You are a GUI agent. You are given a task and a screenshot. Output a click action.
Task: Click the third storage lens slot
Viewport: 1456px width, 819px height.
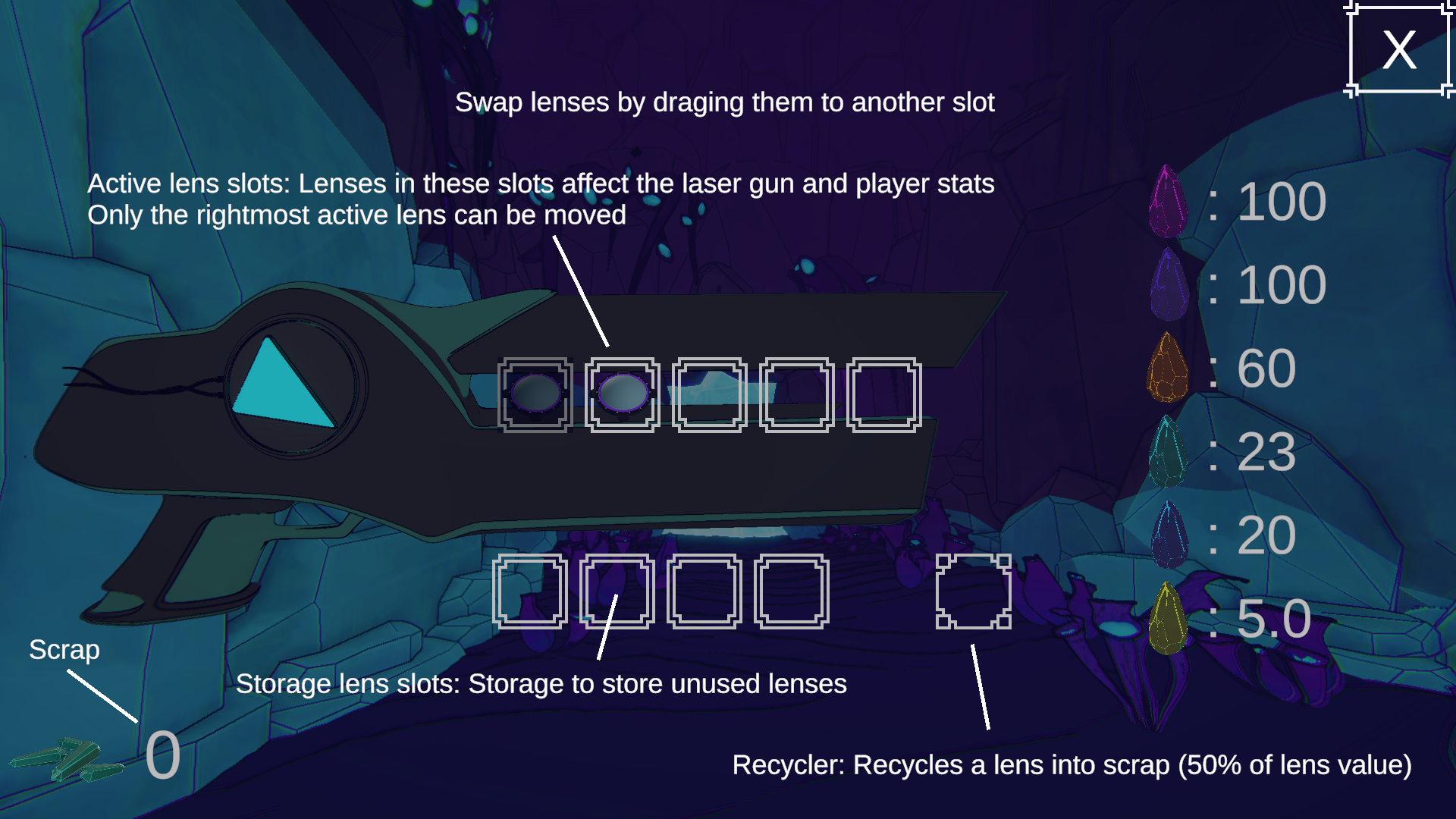[x=704, y=592]
